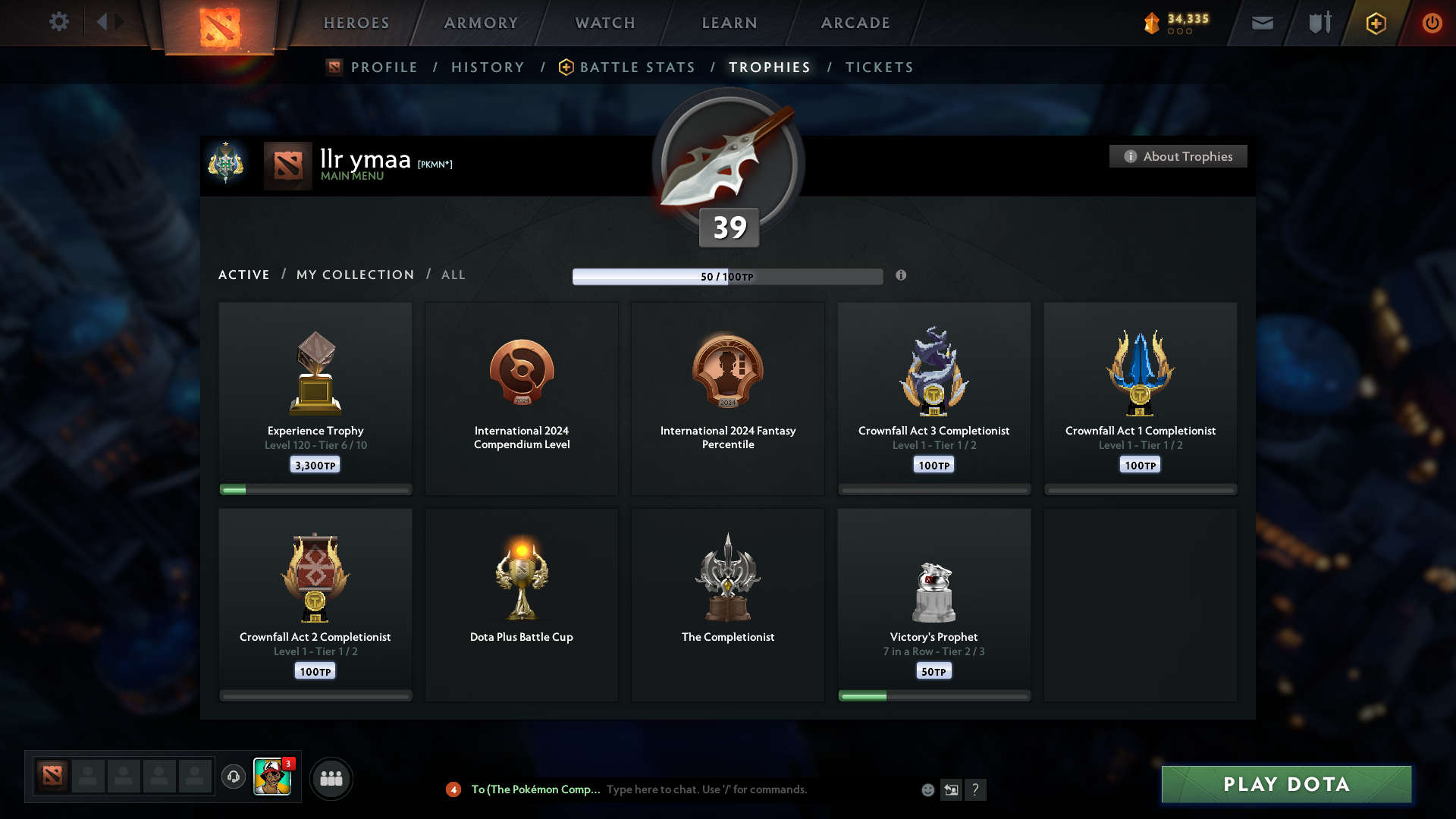Open the mail notifications icon

pyautogui.click(x=1262, y=23)
